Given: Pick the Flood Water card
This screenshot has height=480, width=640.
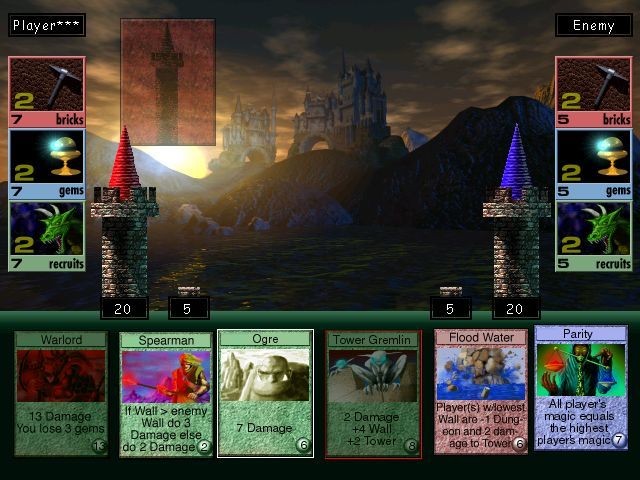Looking at the screenshot, I should [x=481, y=391].
